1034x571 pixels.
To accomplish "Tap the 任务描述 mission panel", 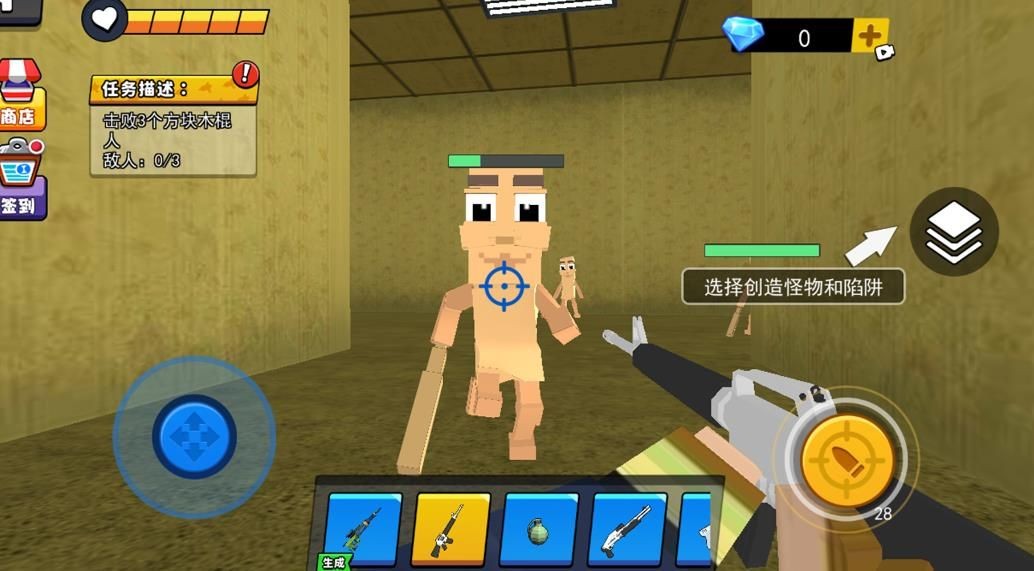I will pos(173,126).
